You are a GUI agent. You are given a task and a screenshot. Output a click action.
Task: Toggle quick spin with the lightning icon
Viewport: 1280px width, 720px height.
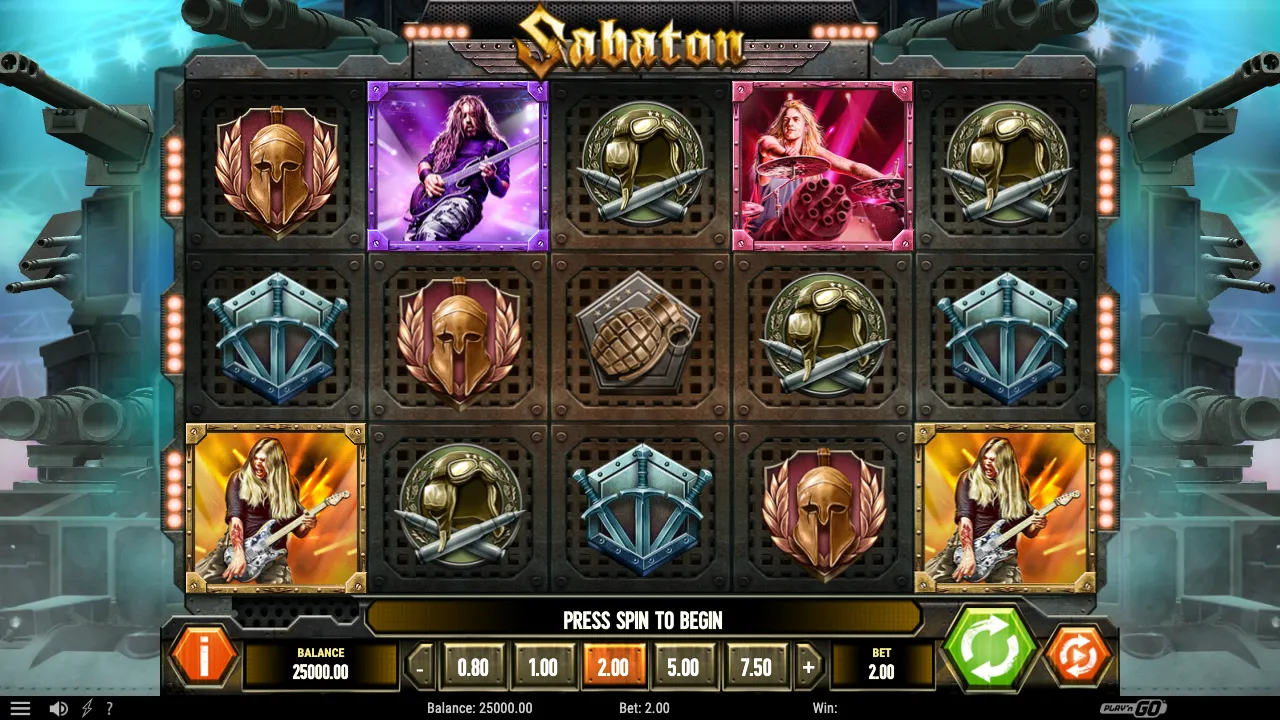[x=85, y=708]
